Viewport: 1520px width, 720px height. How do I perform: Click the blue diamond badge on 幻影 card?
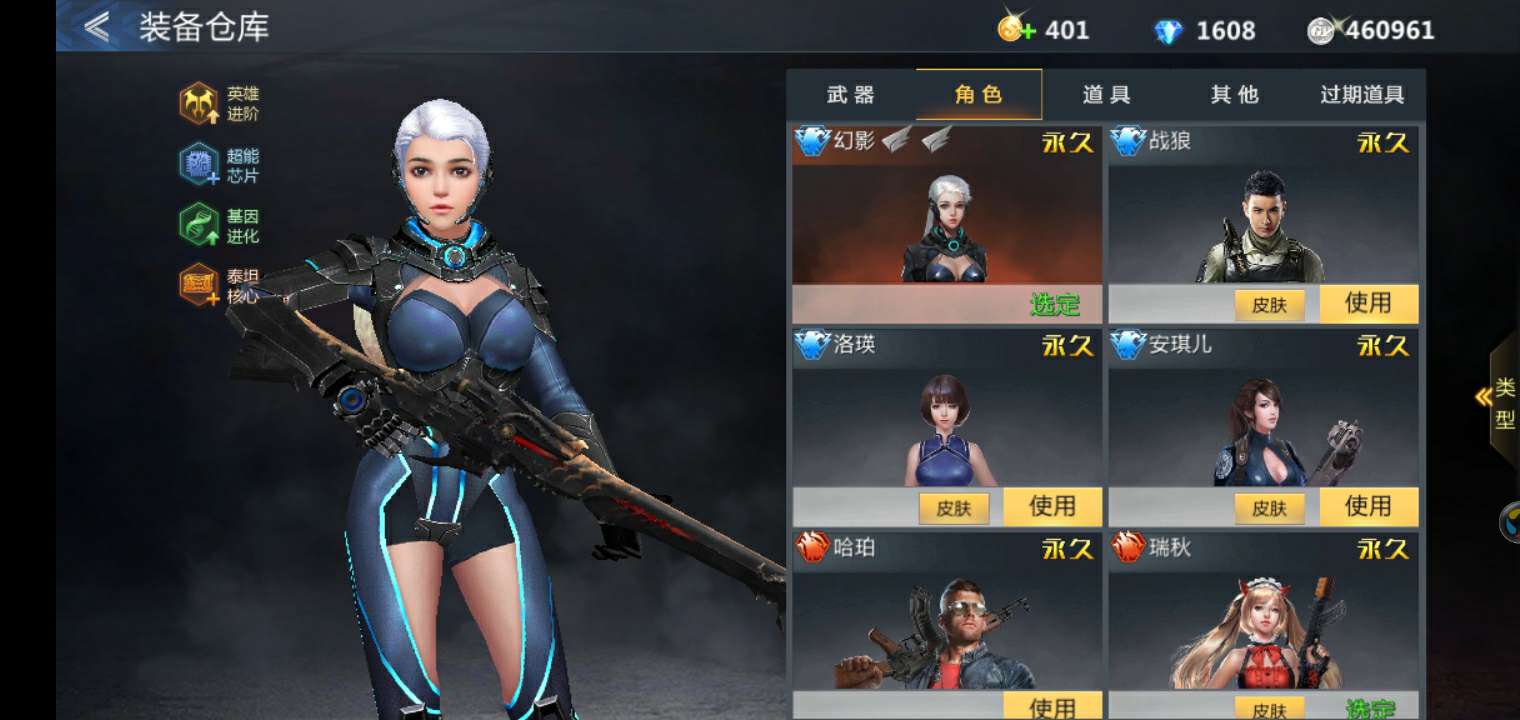click(x=812, y=142)
